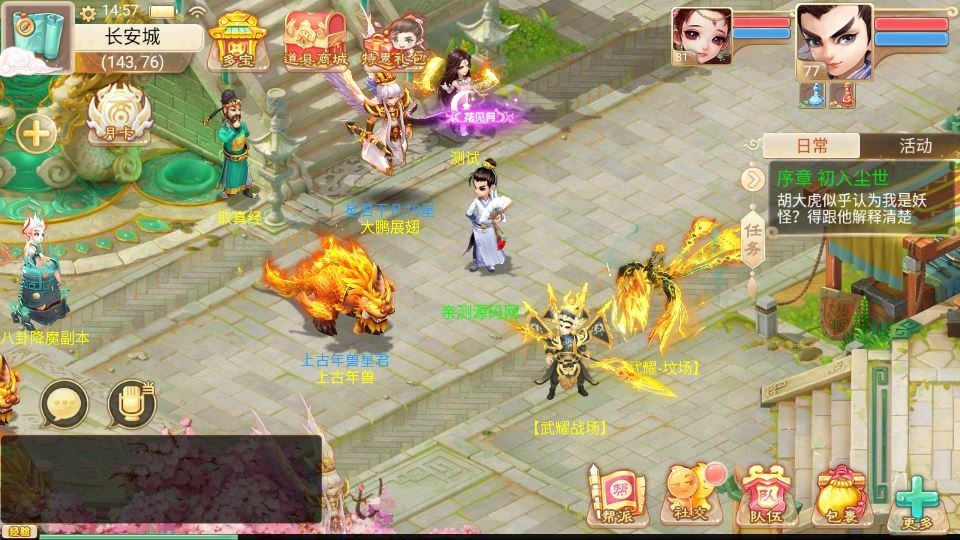Open the level 81 pet portrait
Viewport: 960px width, 540px height.
click(701, 37)
